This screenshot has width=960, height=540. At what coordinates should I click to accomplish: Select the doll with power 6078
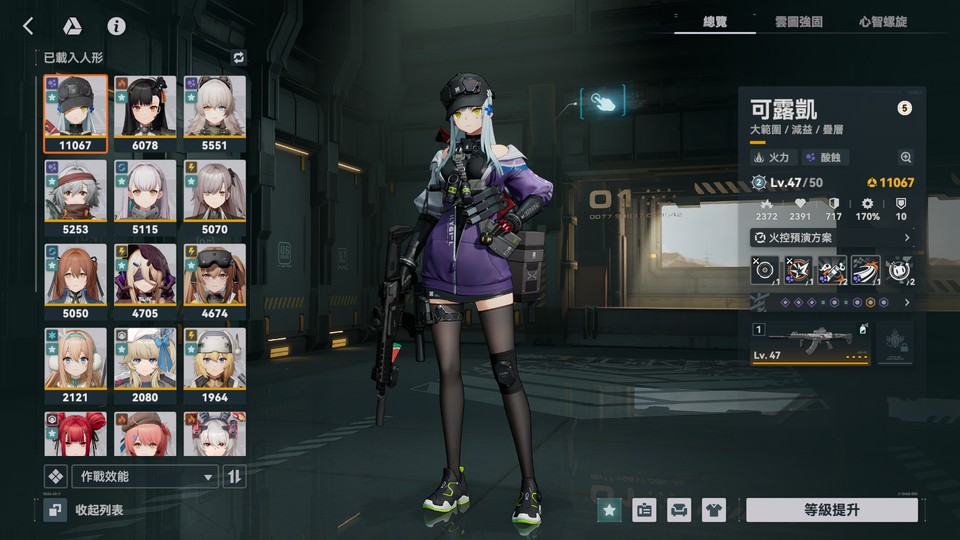click(145, 112)
